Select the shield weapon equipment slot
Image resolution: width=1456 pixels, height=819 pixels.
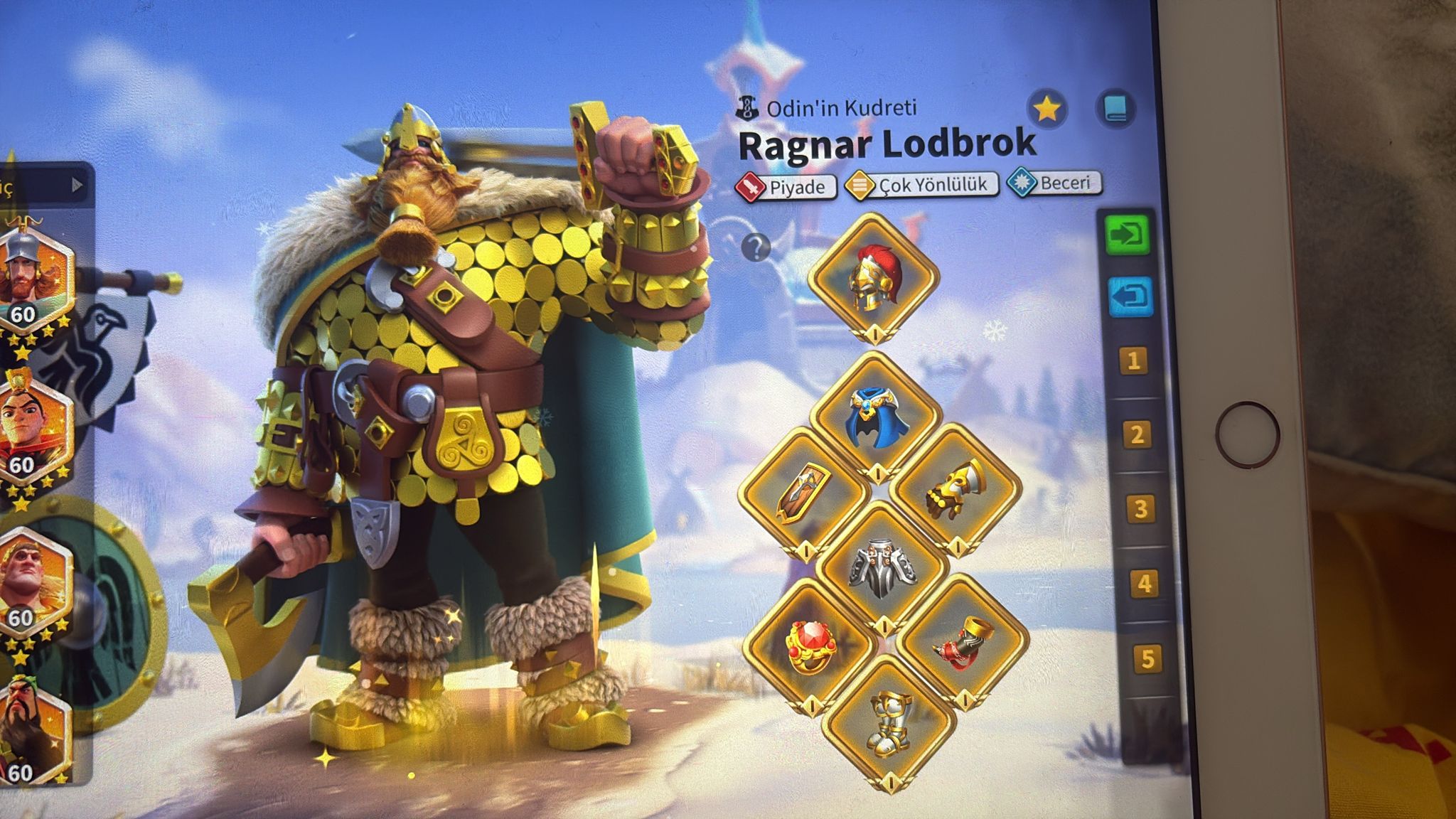(804, 492)
